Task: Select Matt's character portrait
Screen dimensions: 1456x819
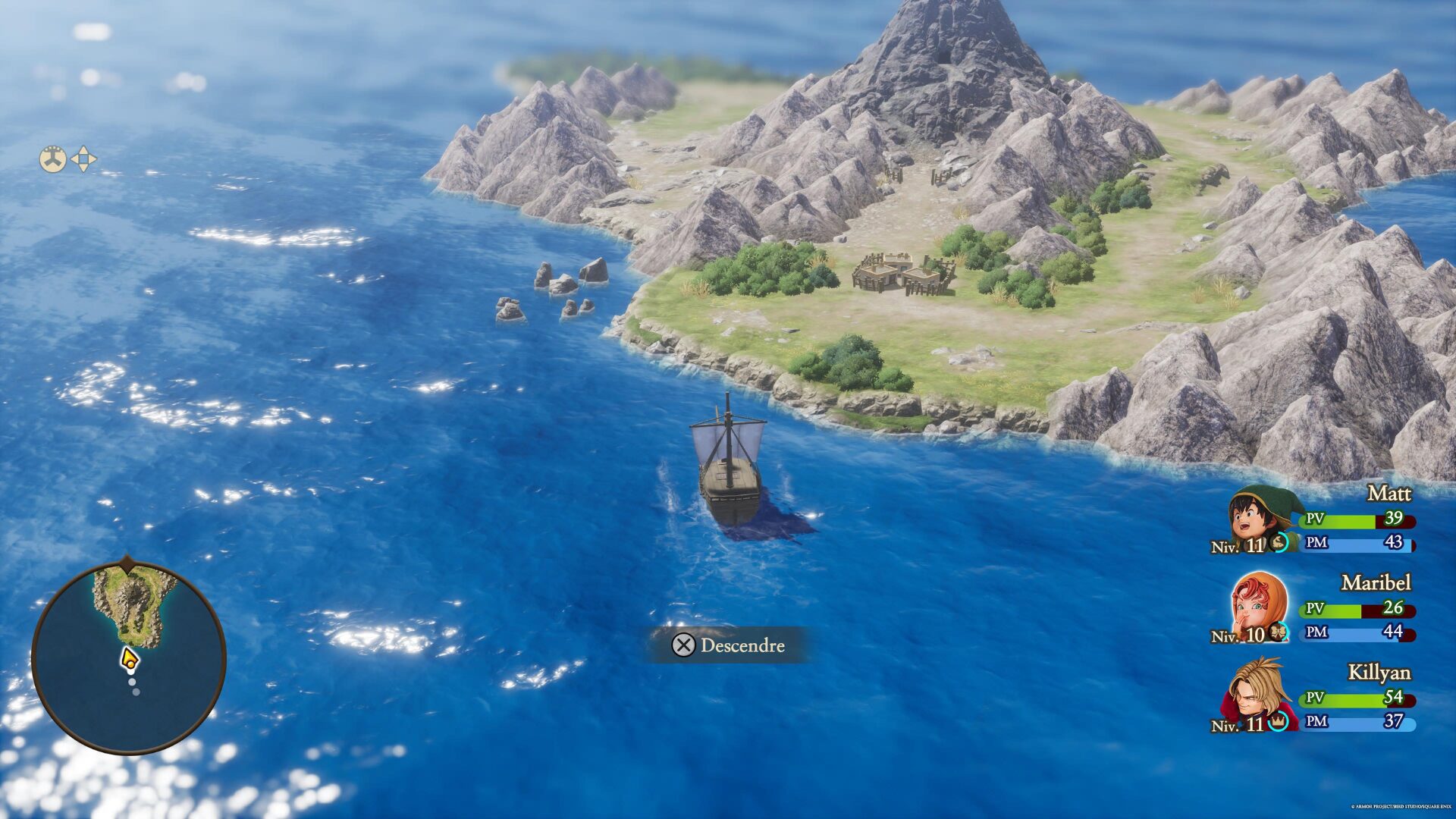Action: [x=1257, y=517]
